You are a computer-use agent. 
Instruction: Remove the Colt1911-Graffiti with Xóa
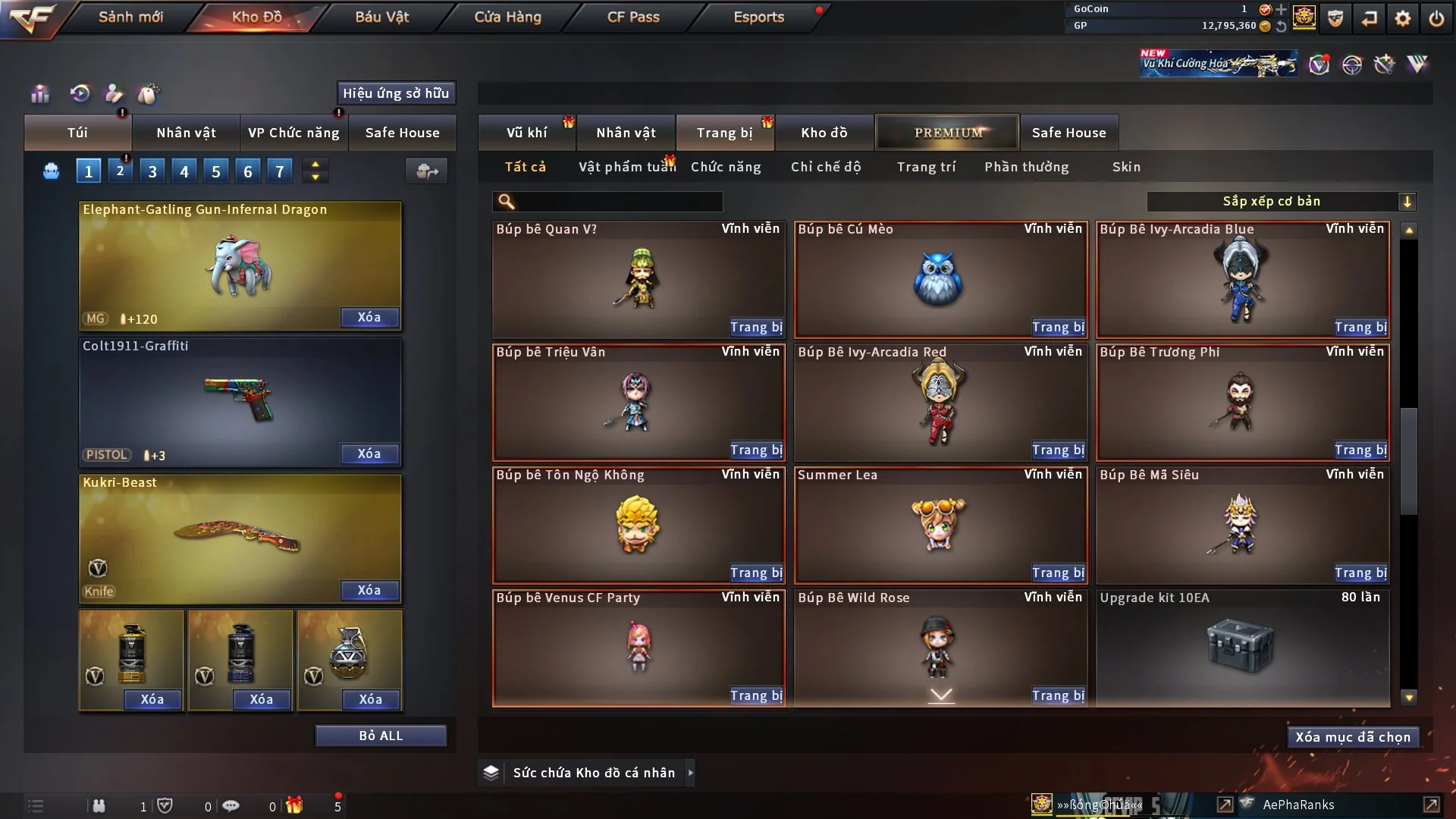coord(369,453)
